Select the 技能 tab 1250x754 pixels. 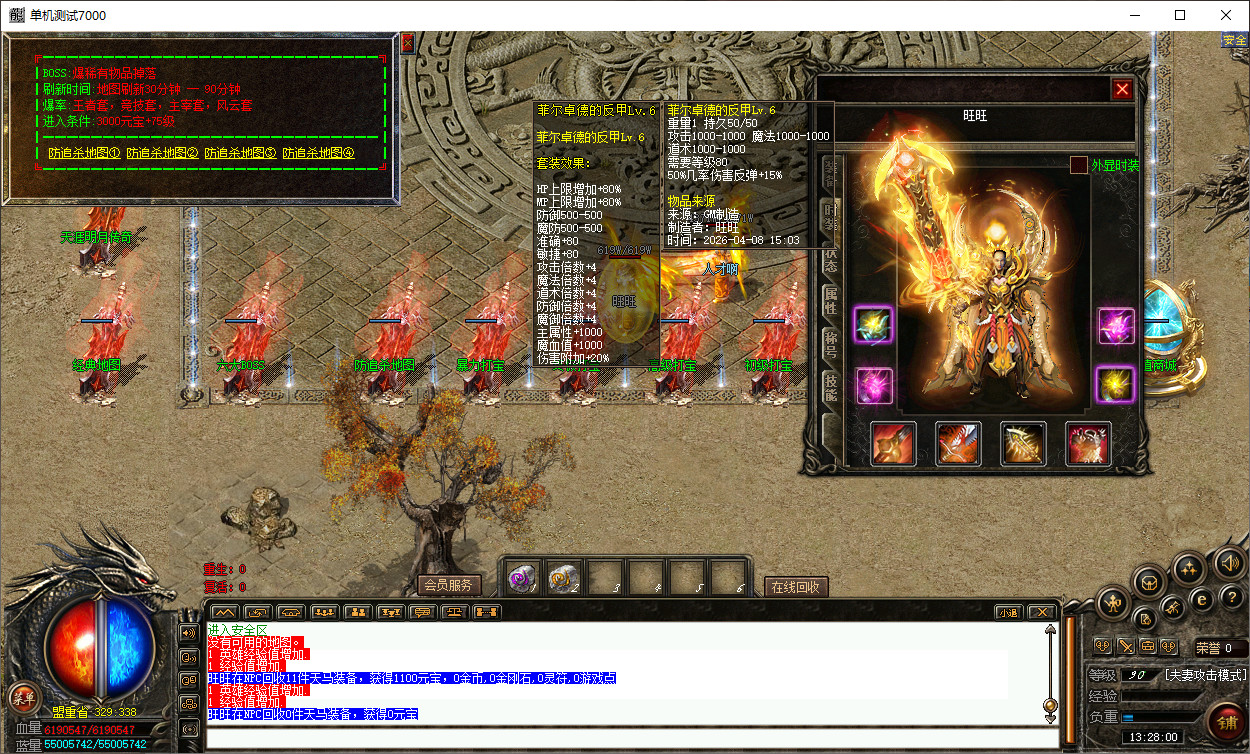pos(830,388)
